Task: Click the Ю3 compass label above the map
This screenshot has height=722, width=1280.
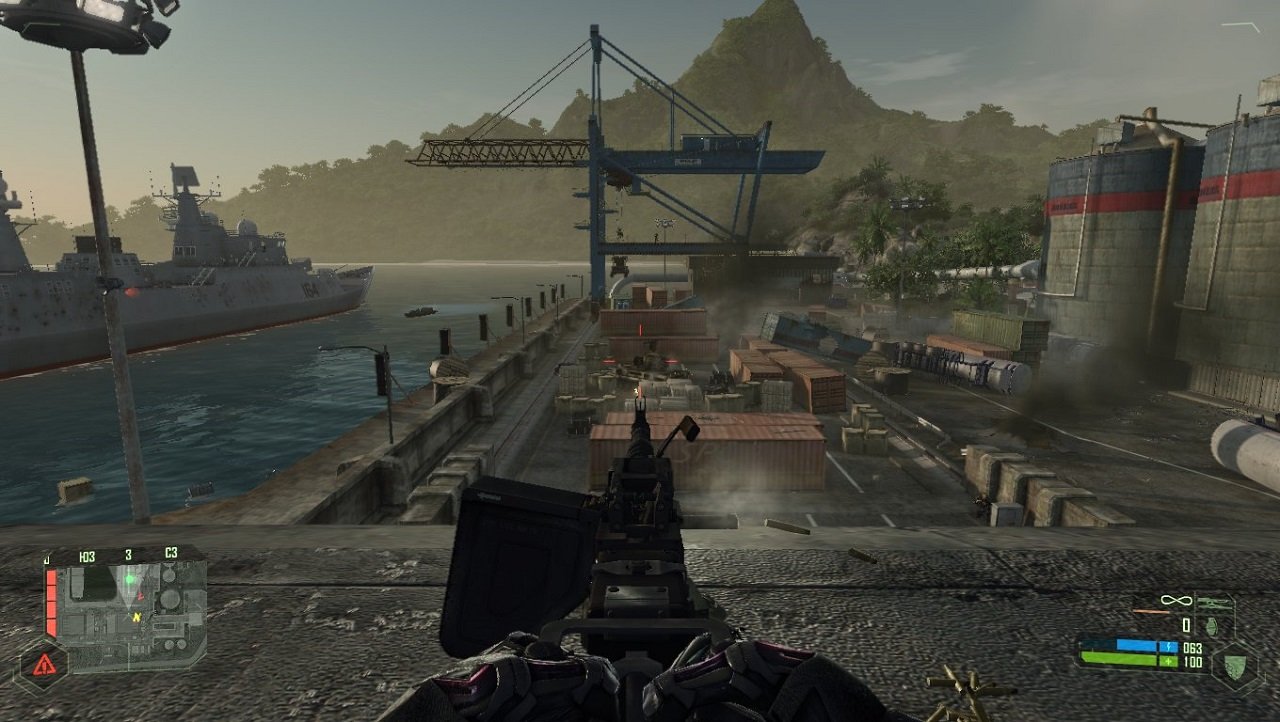Action: 88,555
